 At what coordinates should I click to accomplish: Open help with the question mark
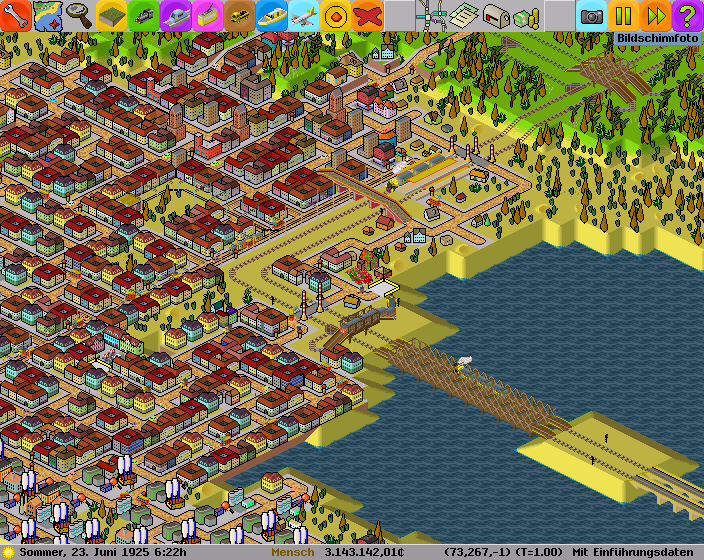click(688, 16)
